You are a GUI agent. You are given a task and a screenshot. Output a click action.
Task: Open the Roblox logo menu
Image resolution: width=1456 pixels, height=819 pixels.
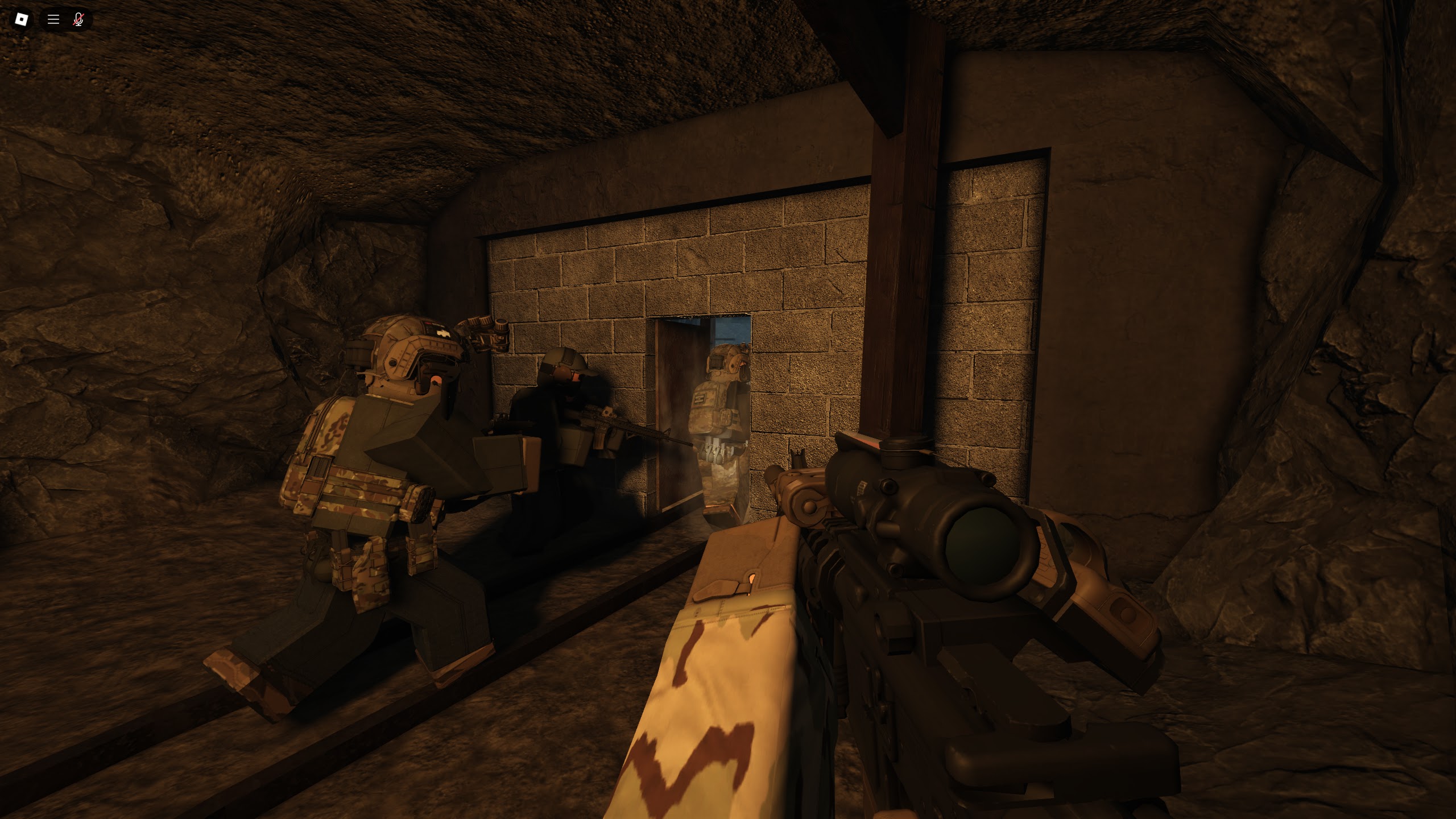click(x=22, y=20)
